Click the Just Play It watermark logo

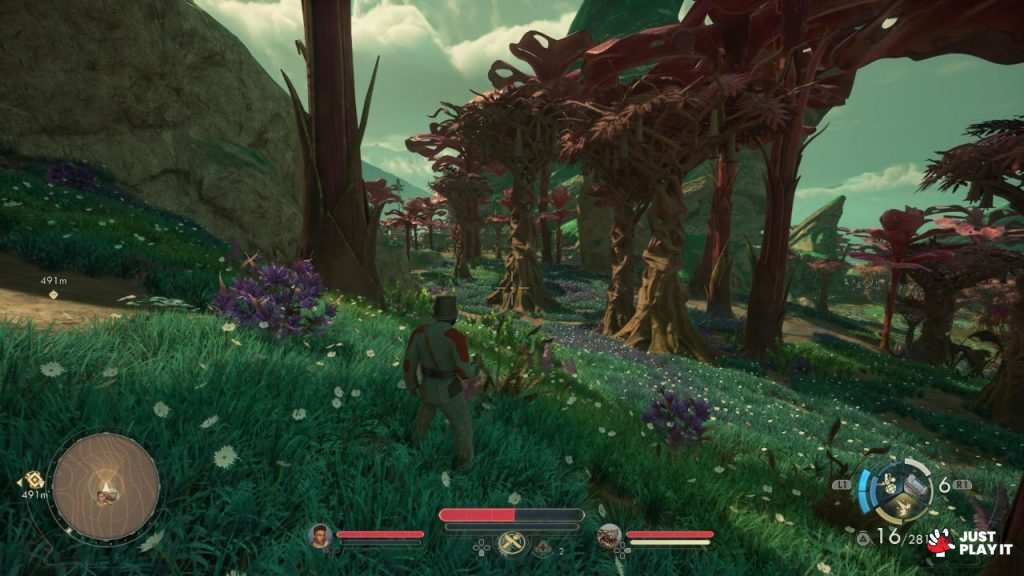click(x=968, y=542)
